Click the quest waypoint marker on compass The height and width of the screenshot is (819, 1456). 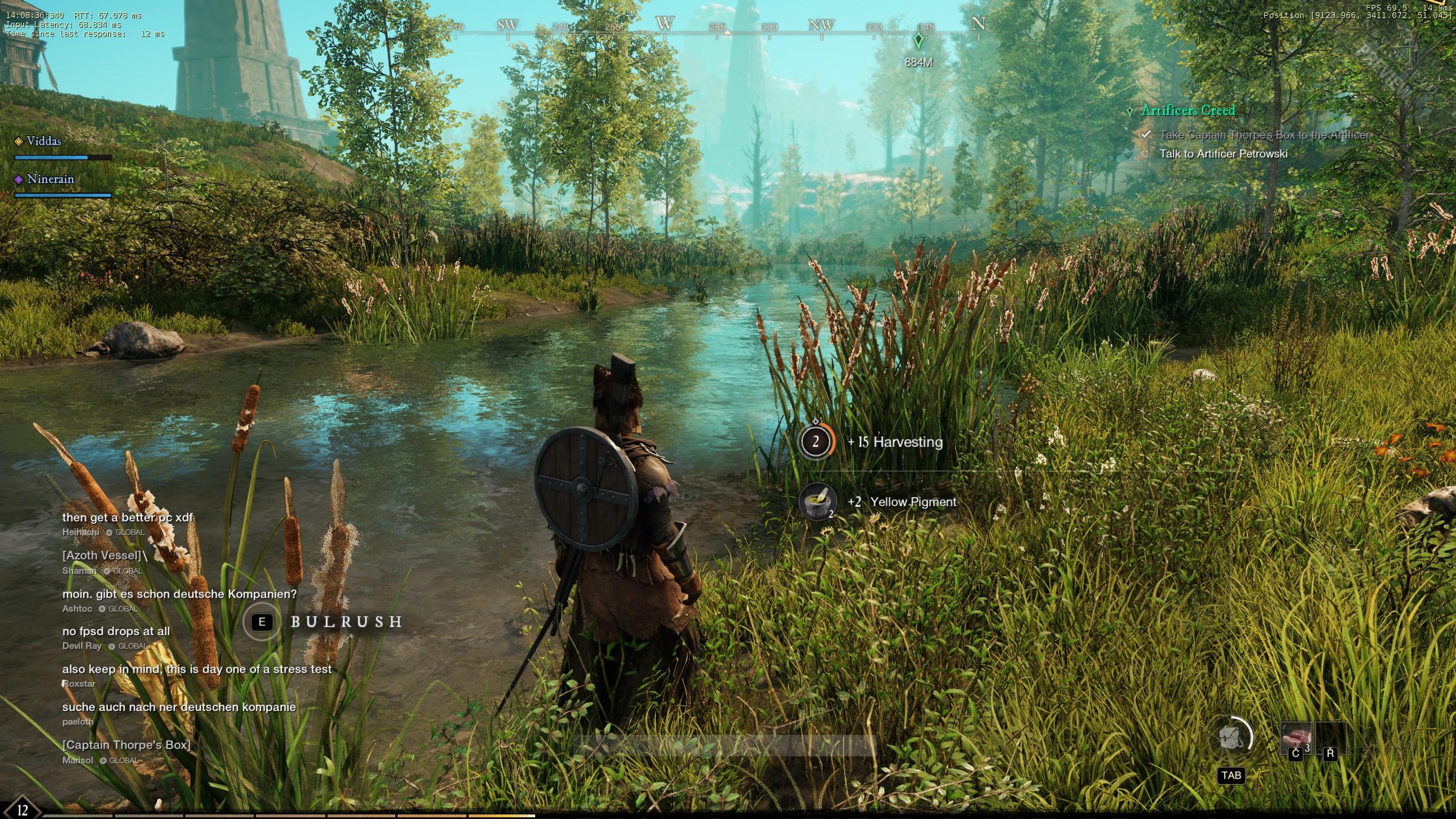(x=918, y=42)
